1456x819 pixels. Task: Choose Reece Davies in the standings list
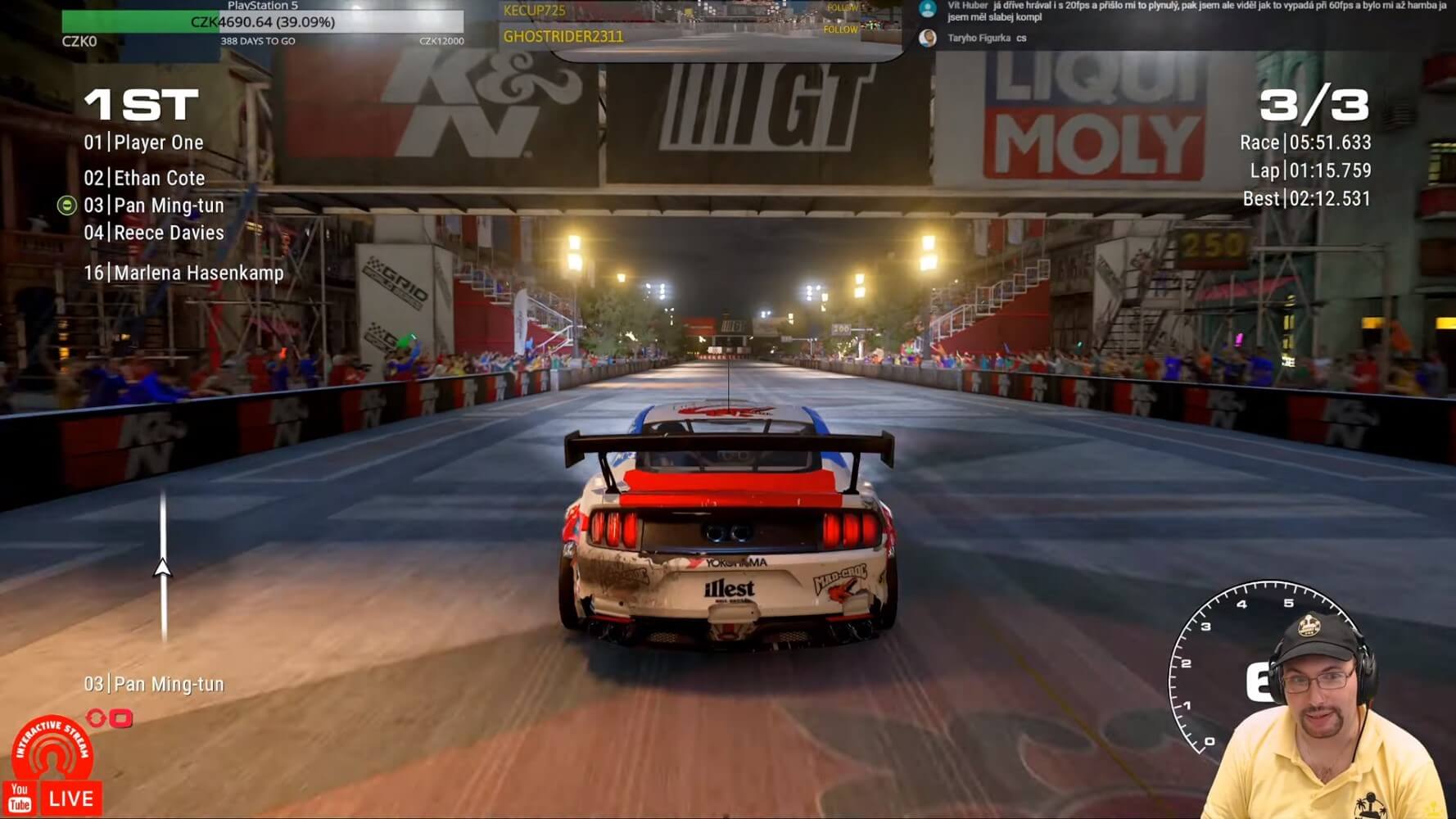pyautogui.click(x=154, y=233)
